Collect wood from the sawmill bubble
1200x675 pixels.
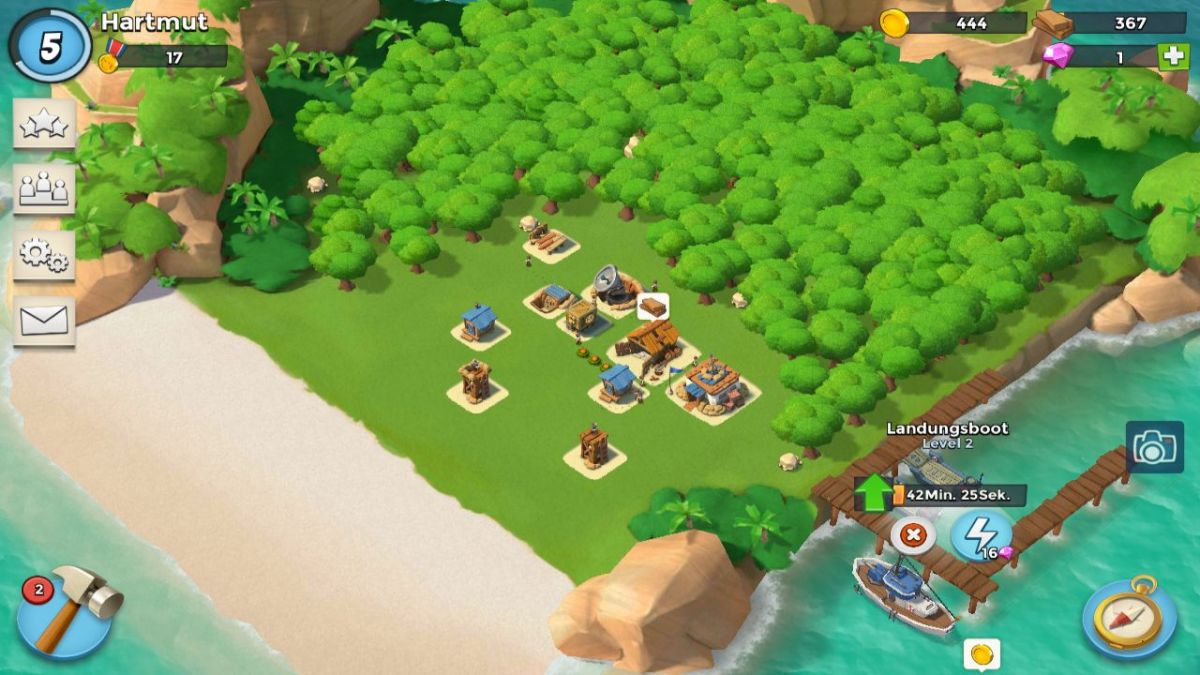[652, 306]
